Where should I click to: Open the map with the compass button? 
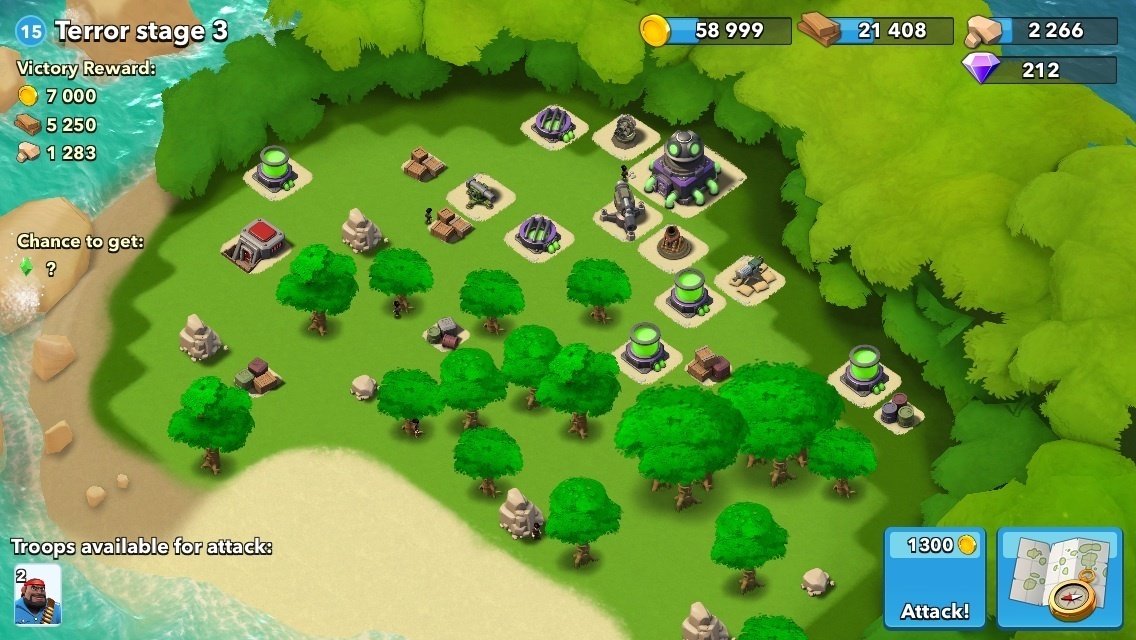(1059, 578)
